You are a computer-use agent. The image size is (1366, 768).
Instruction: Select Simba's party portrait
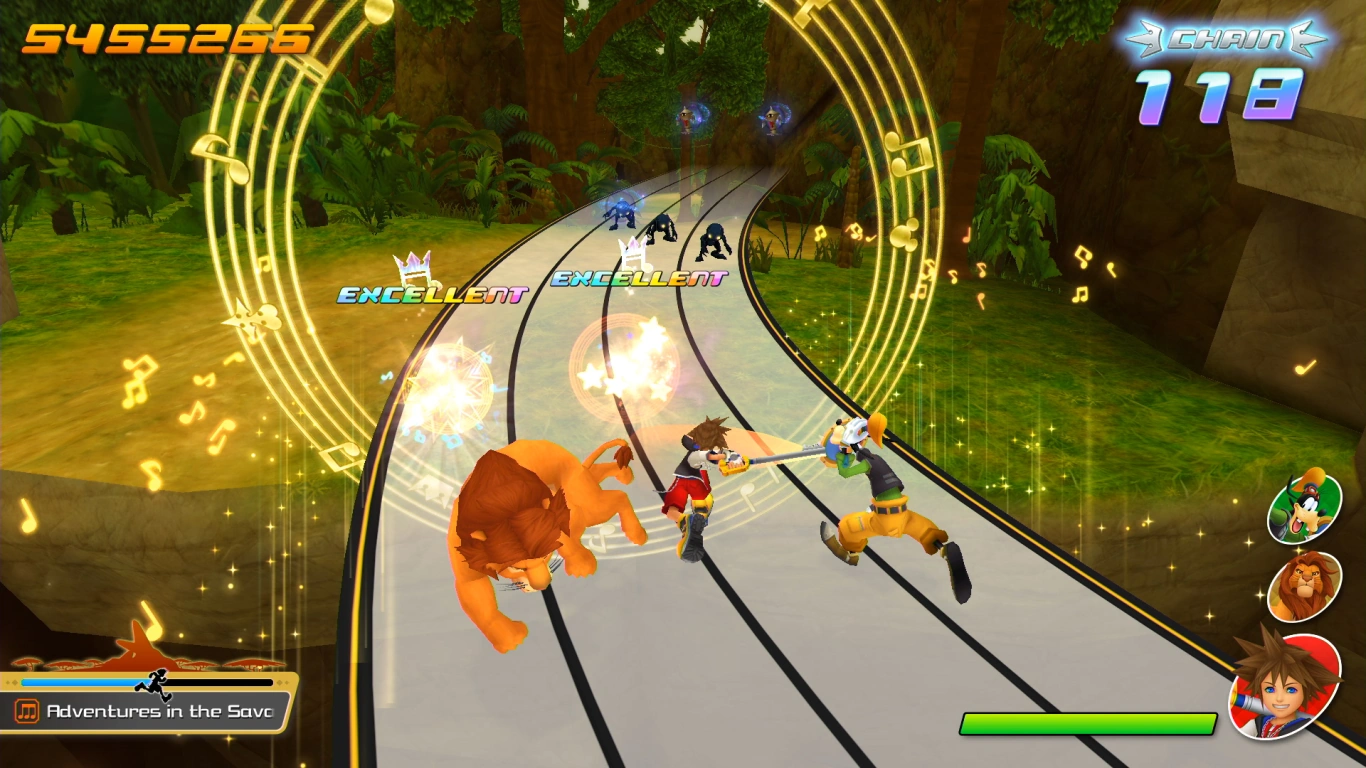(x=1303, y=585)
